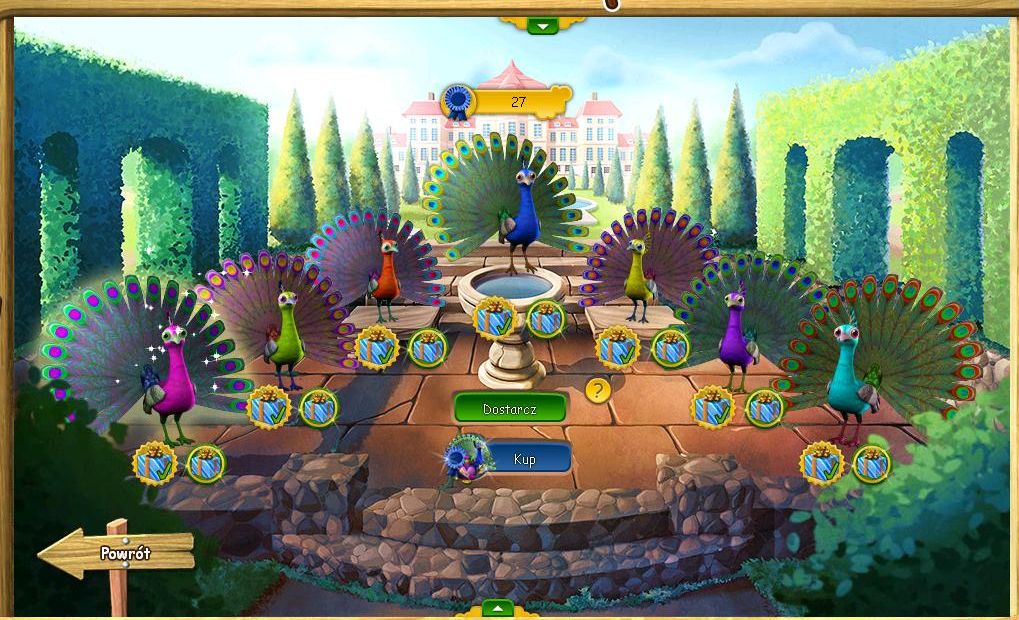The image size is (1019, 620).
Task: Open the green-ringed gift by the lime-green peacock
Action: 319,407
